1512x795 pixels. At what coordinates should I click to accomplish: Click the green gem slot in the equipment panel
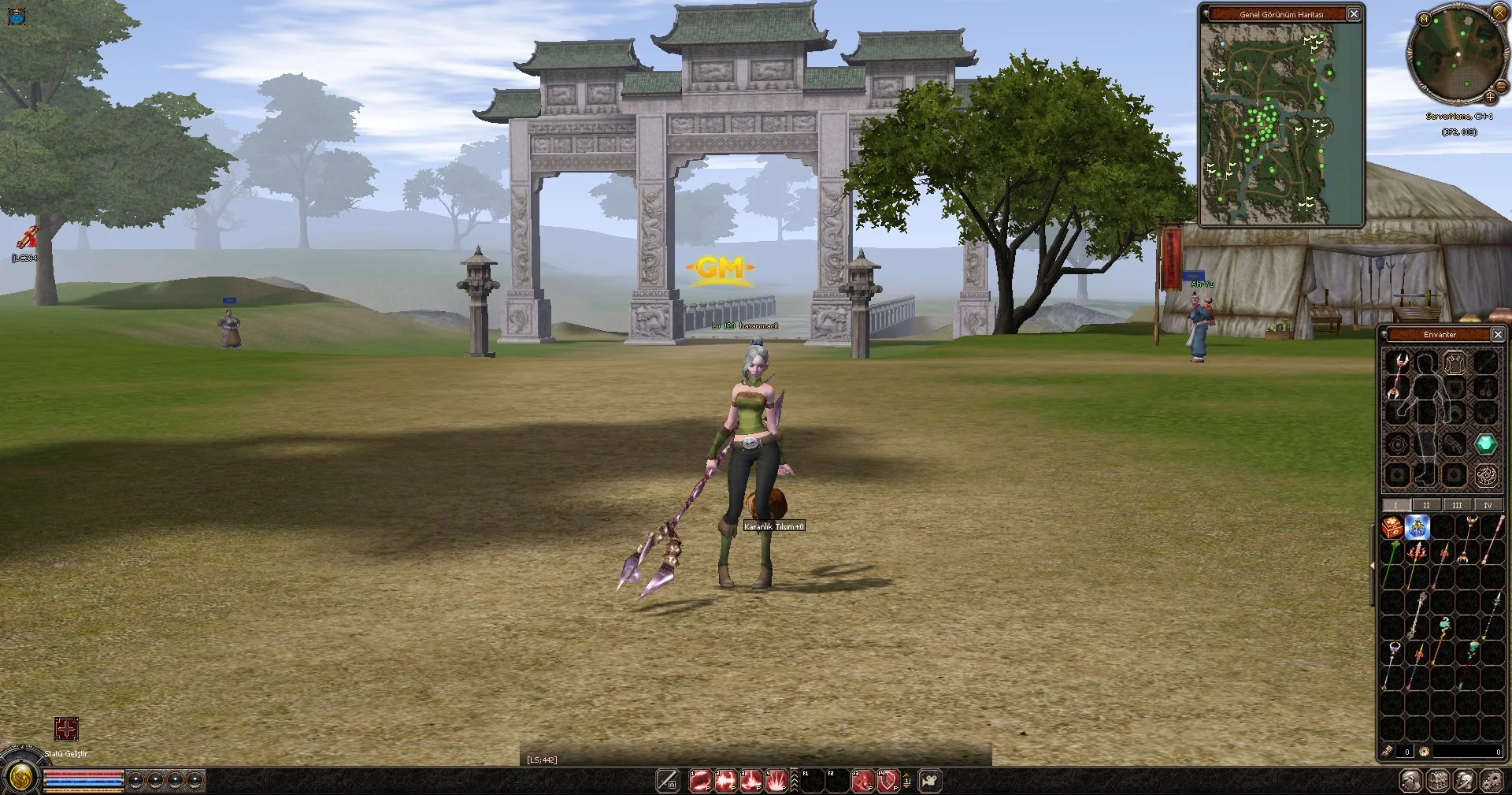(1486, 444)
